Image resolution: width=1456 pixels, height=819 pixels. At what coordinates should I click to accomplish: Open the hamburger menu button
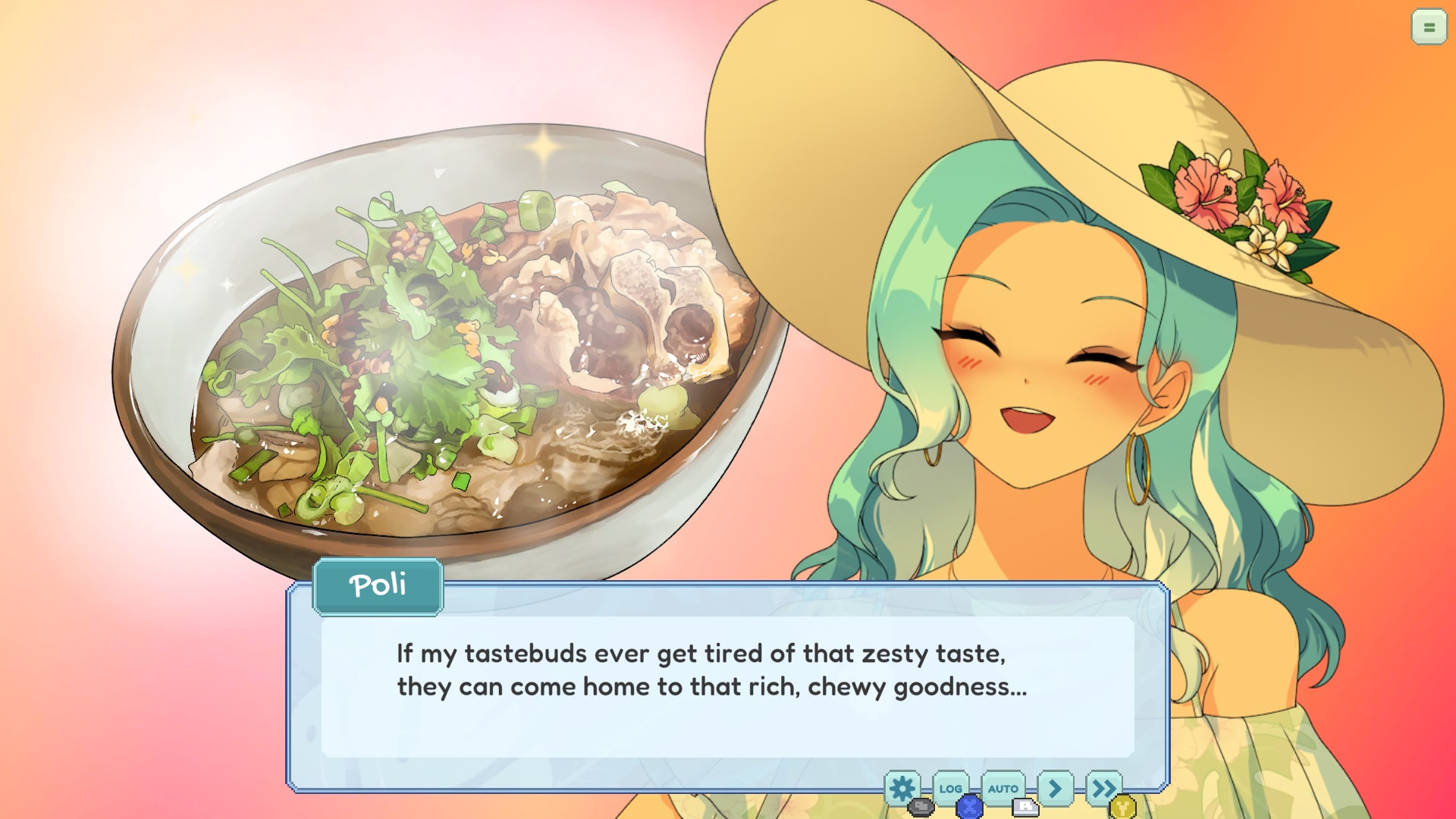point(1429,27)
